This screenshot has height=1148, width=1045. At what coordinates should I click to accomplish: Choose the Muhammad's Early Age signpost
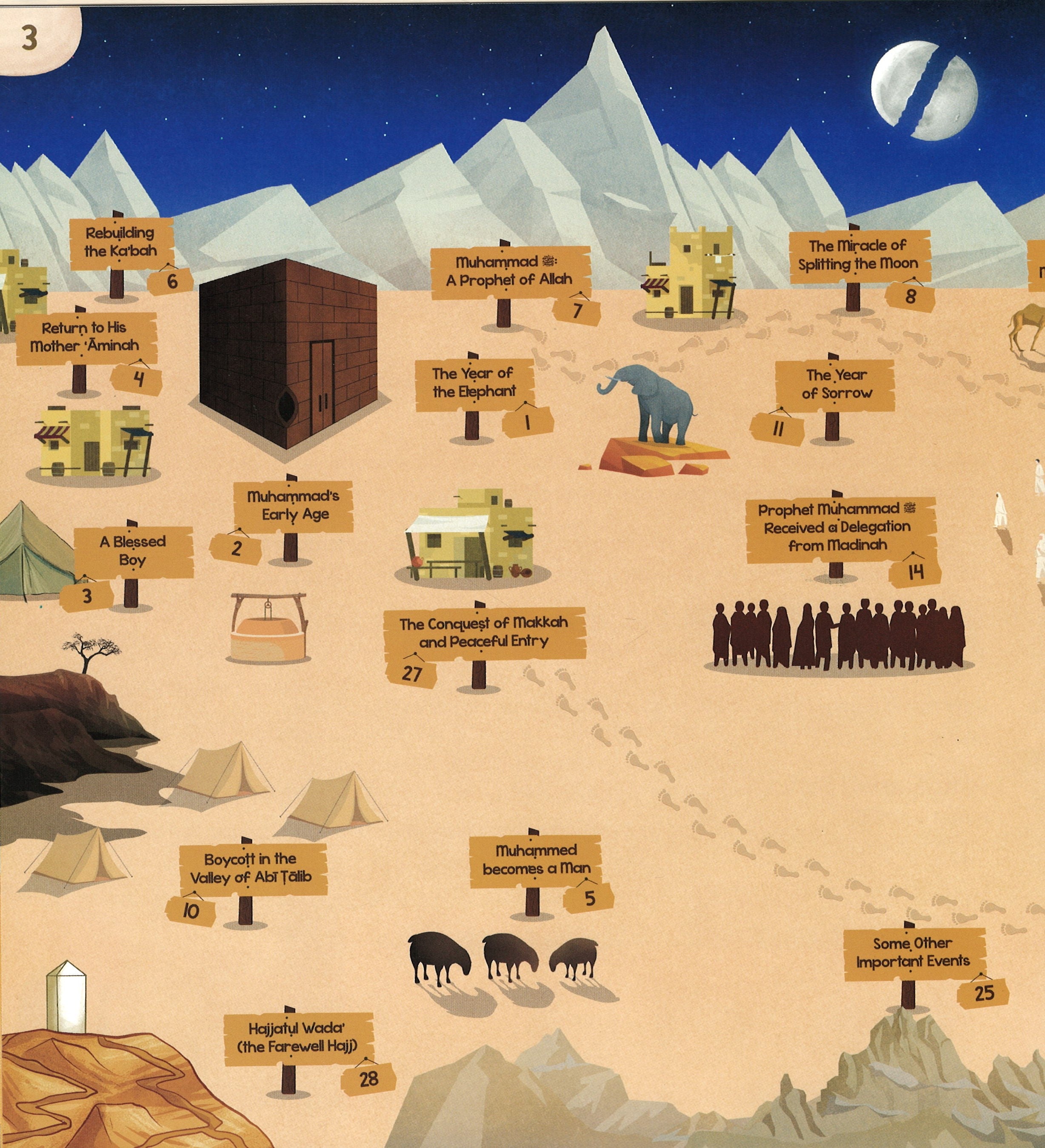tap(294, 506)
